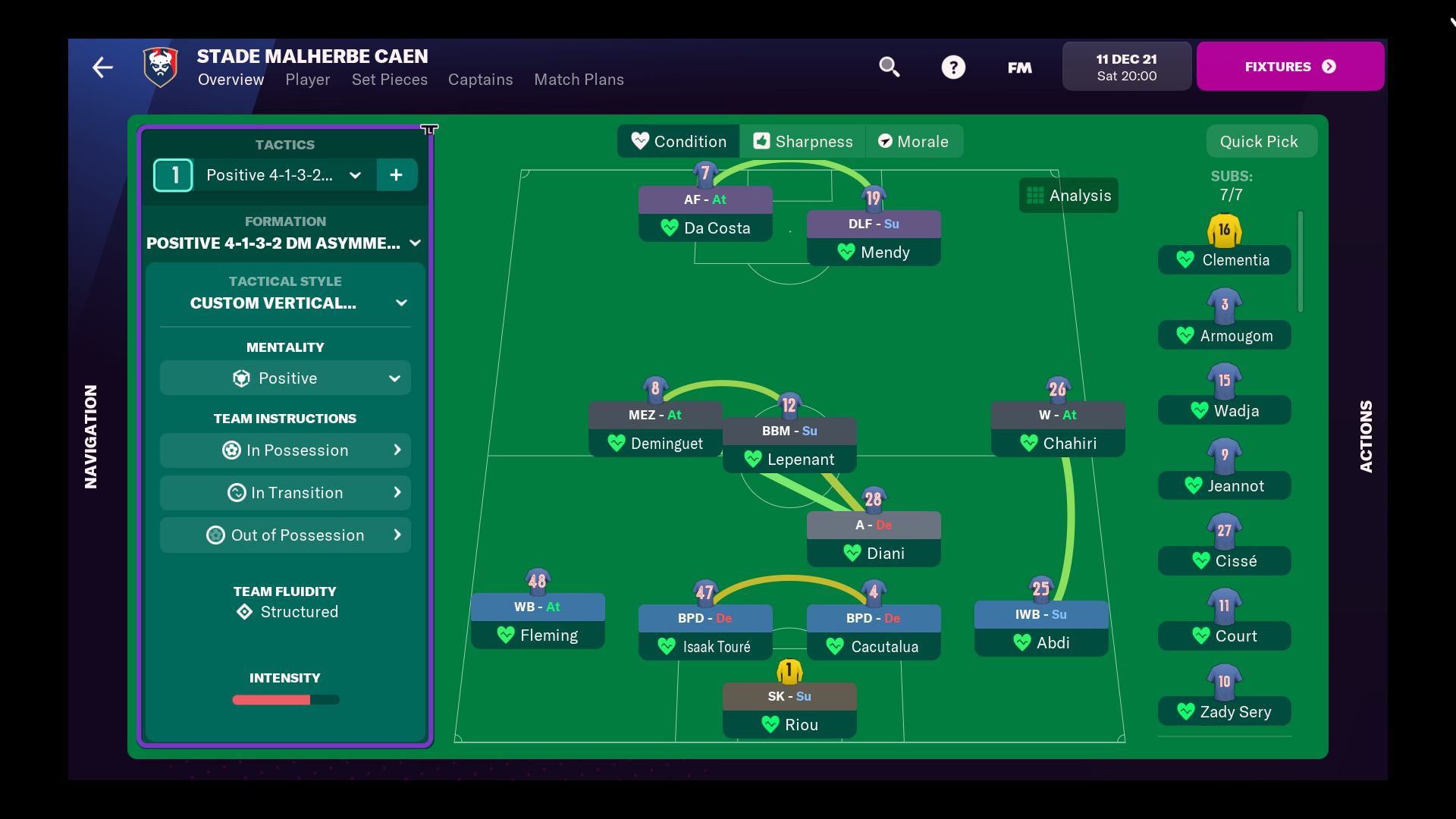1456x819 pixels.
Task: Select substitute Clementia
Action: coord(1224,260)
